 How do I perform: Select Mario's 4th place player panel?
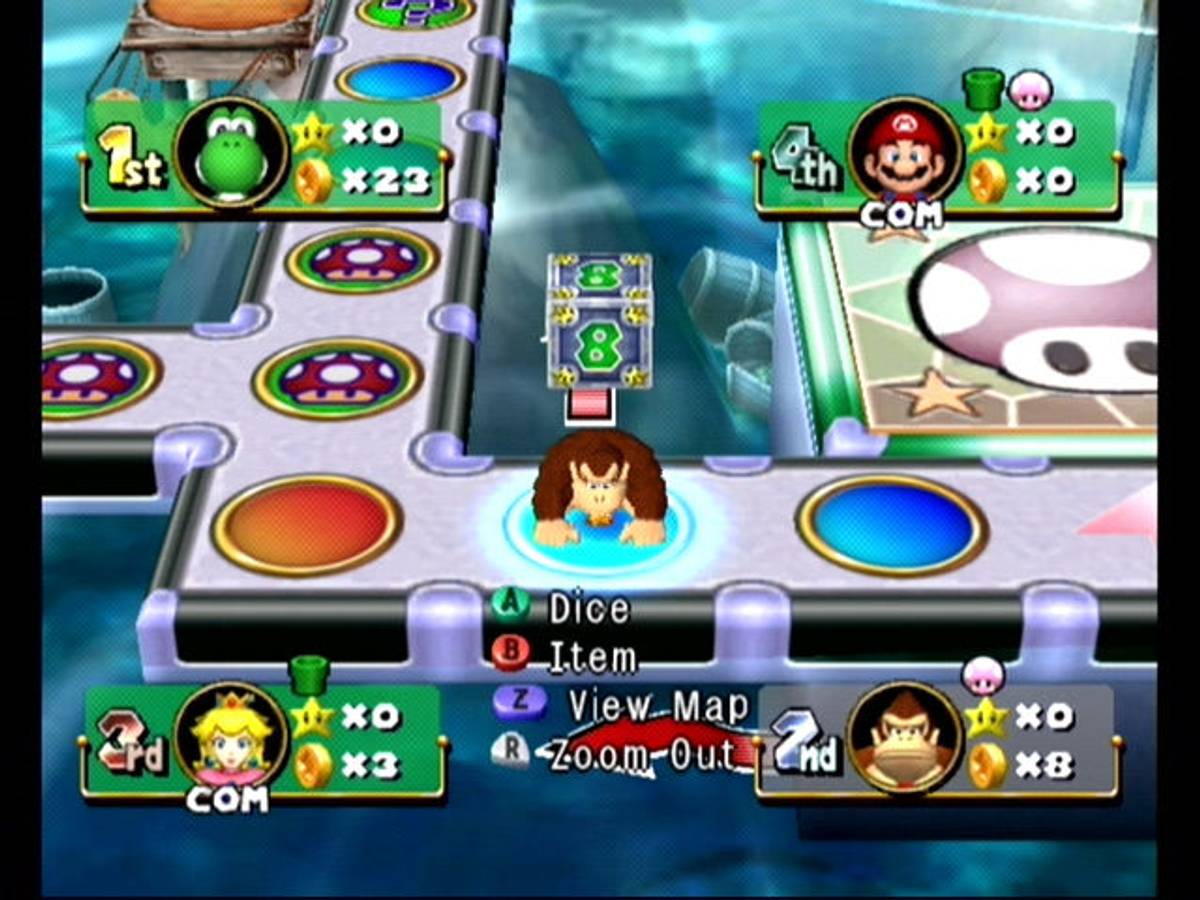(936, 157)
